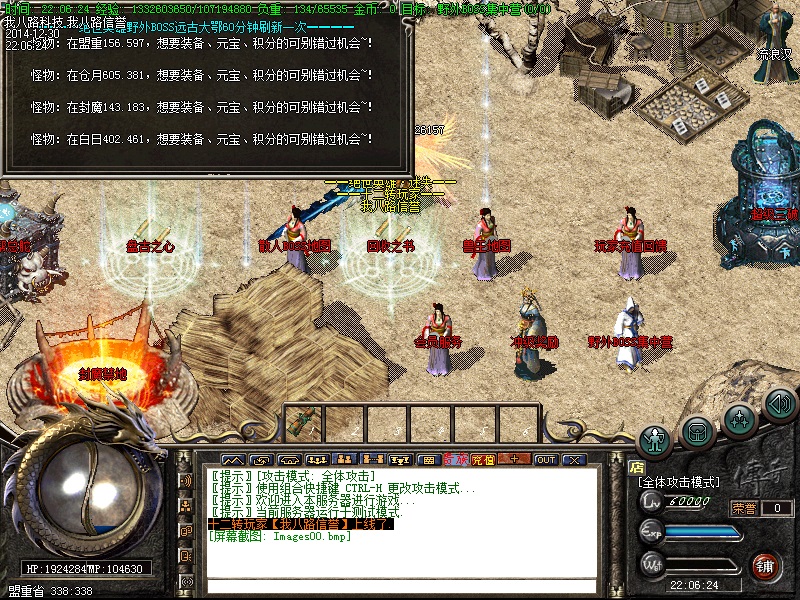The width and height of the screenshot is (800, 600).
Task: Click the OUT button above the chat
Action: click(x=545, y=460)
